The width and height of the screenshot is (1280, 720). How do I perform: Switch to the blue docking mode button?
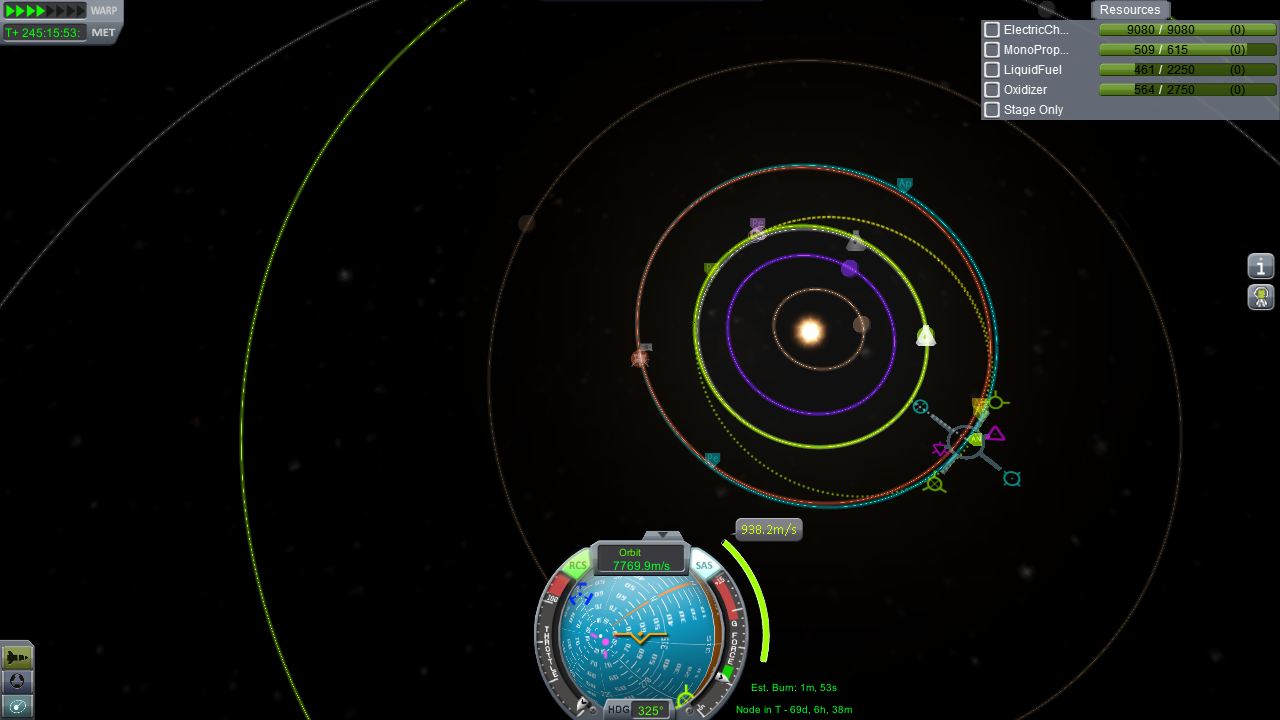pyautogui.click(x=18, y=682)
